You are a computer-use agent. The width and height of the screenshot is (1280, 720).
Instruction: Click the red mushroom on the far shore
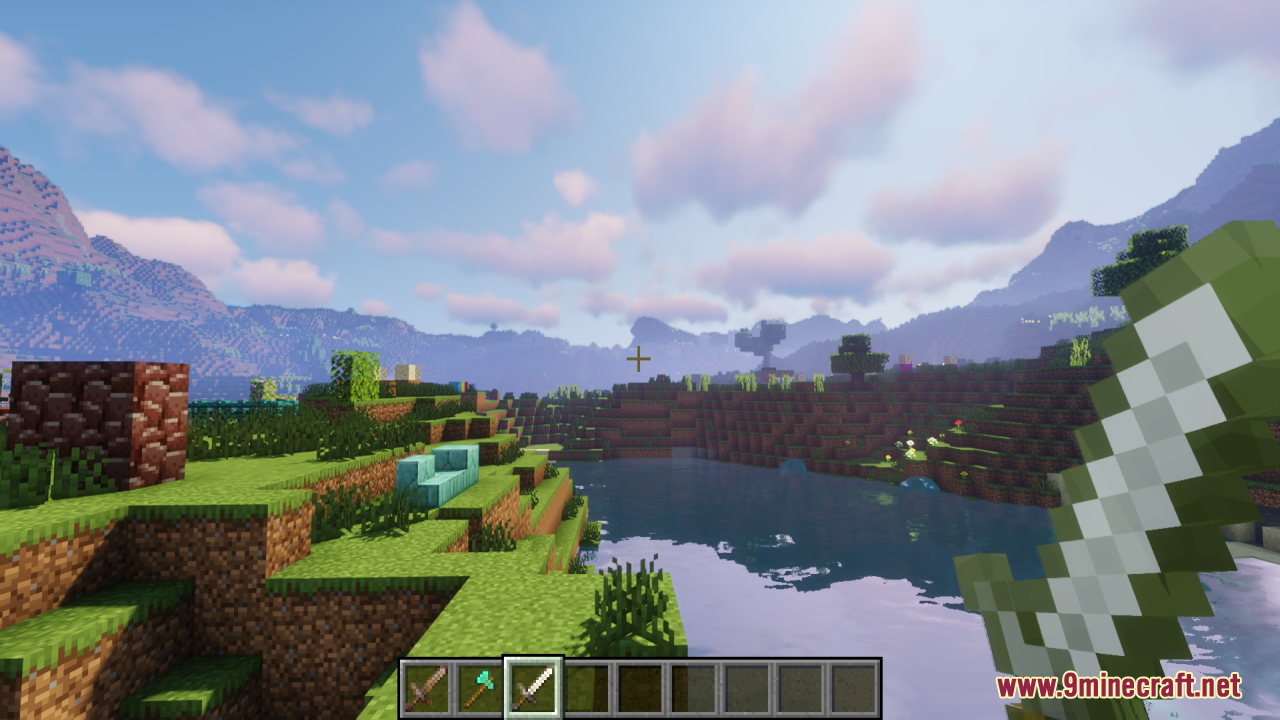pyautogui.click(x=958, y=423)
